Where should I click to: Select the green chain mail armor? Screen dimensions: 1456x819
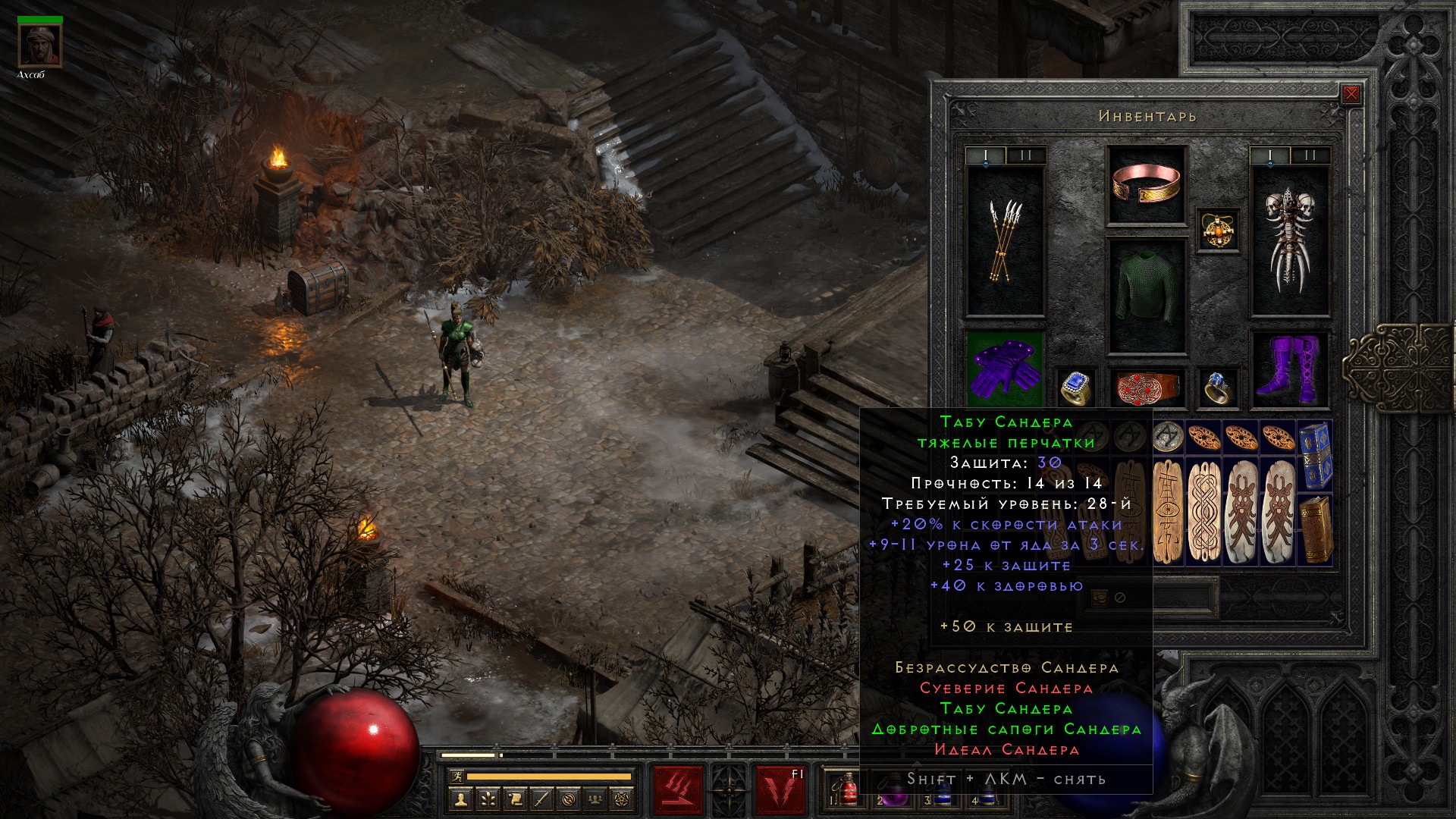tap(1146, 296)
